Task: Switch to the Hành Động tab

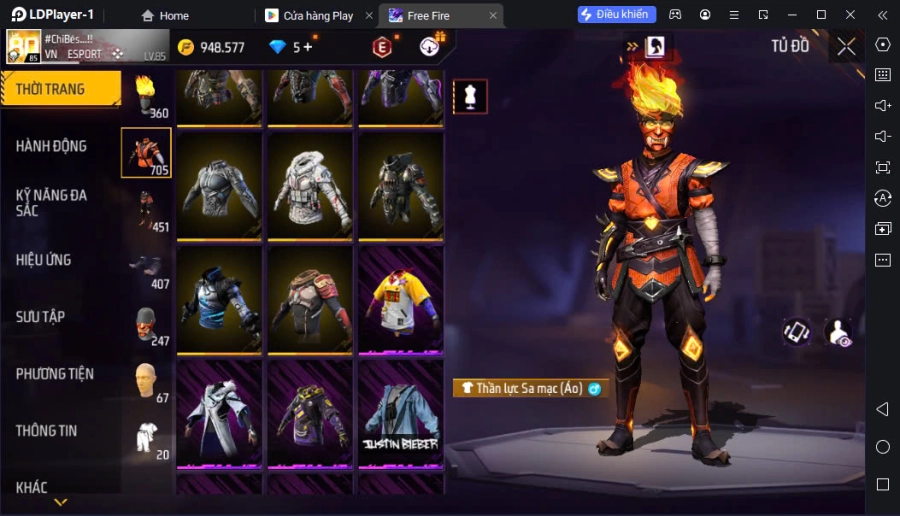Action: (52, 146)
